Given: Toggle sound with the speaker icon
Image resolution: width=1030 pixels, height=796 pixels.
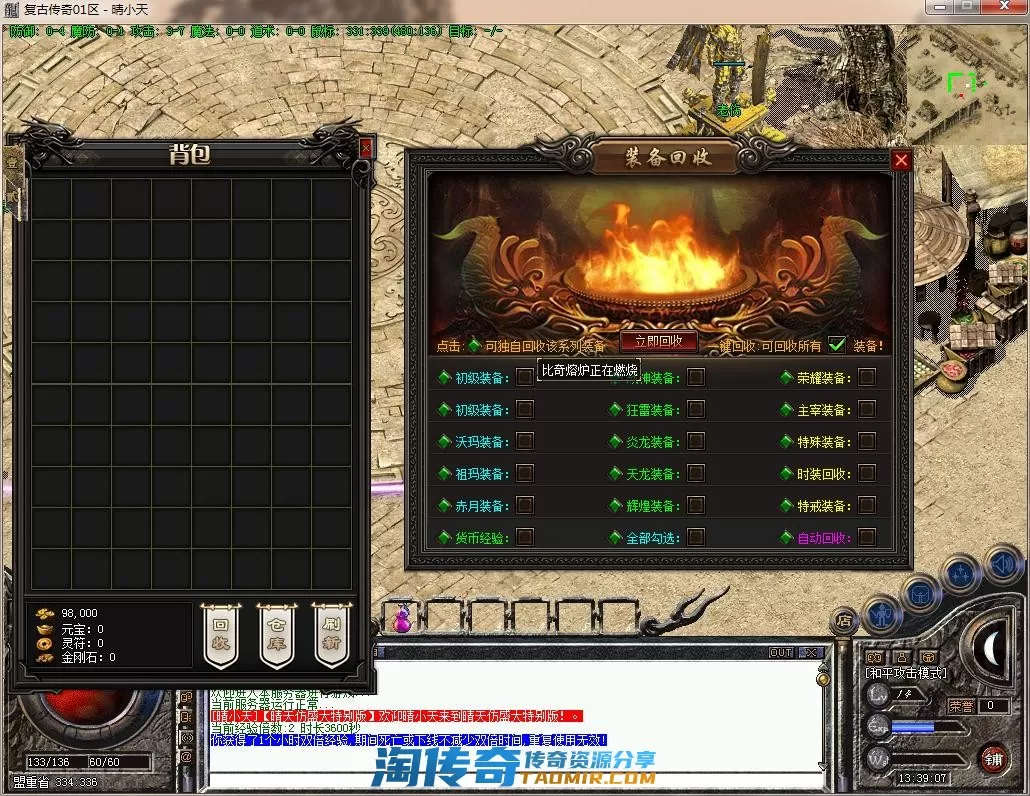Looking at the screenshot, I should click(1001, 565).
